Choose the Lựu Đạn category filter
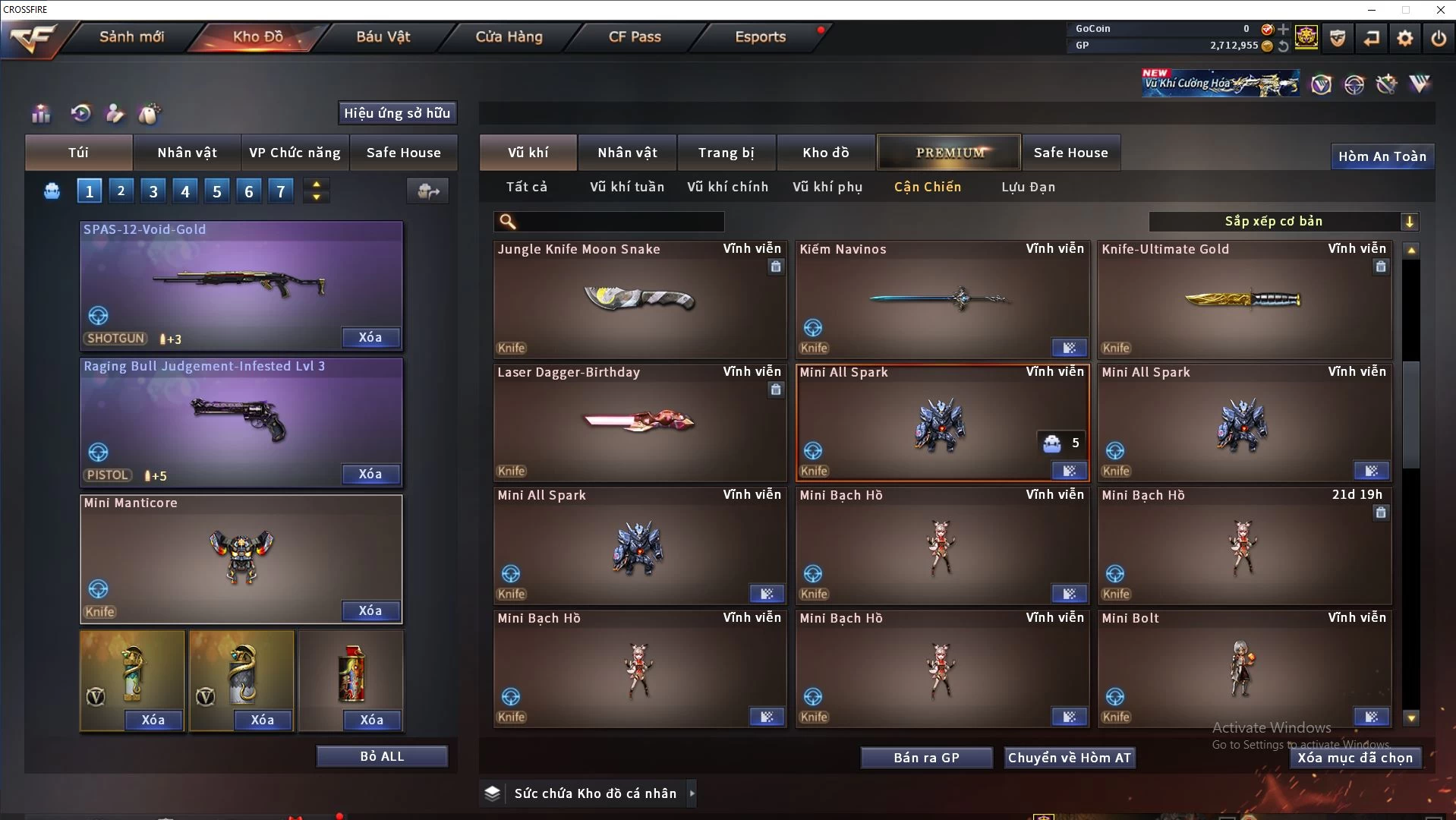 pyautogui.click(x=1028, y=187)
